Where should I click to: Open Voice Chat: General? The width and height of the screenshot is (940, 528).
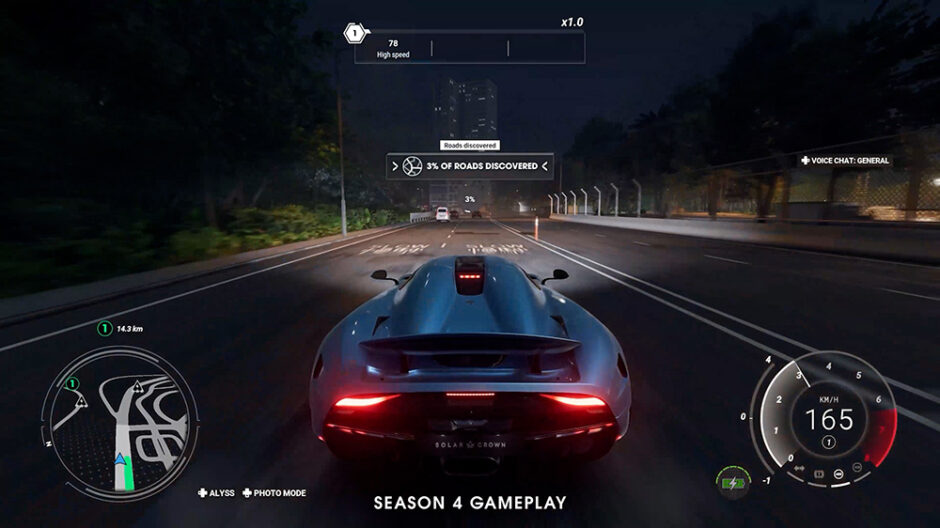click(844, 160)
